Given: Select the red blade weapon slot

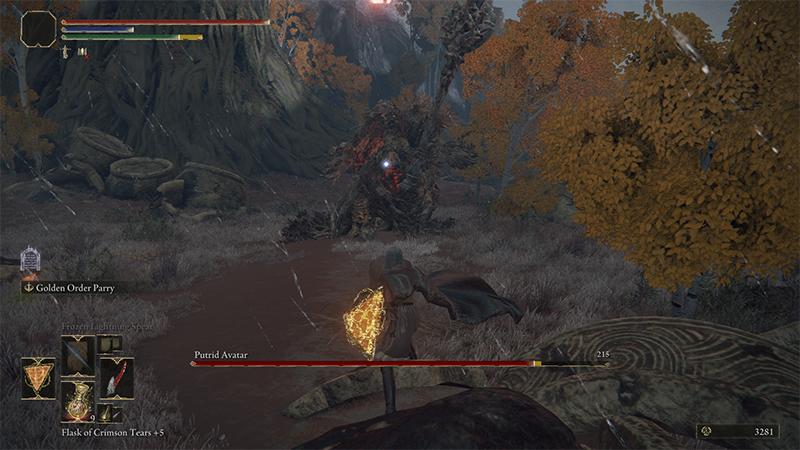Looking at the screenshot, I should pyautogui.click(x=114, y=377).
